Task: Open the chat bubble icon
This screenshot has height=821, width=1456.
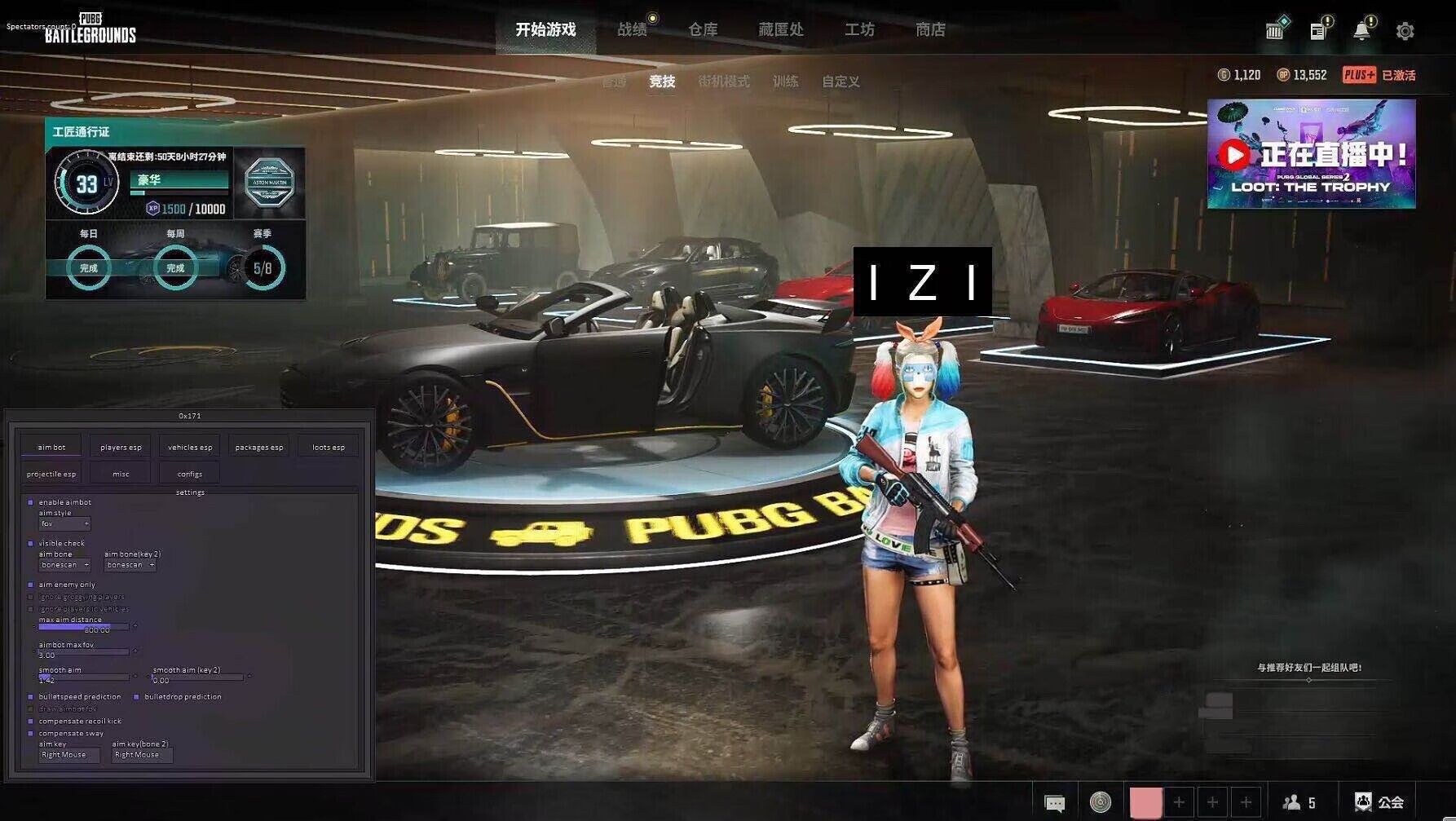Action: click(1055, 803)
